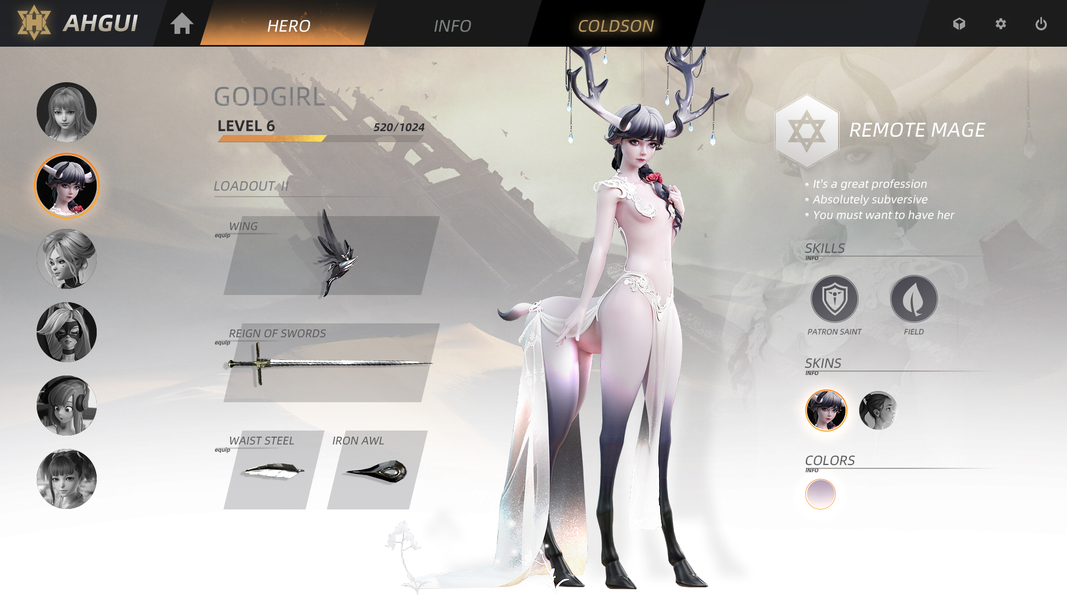The width and height of the screenshot is (1067, 600).
Task: Select the highlighted Godgirl skin thumbnail
Action: [826, 410]
